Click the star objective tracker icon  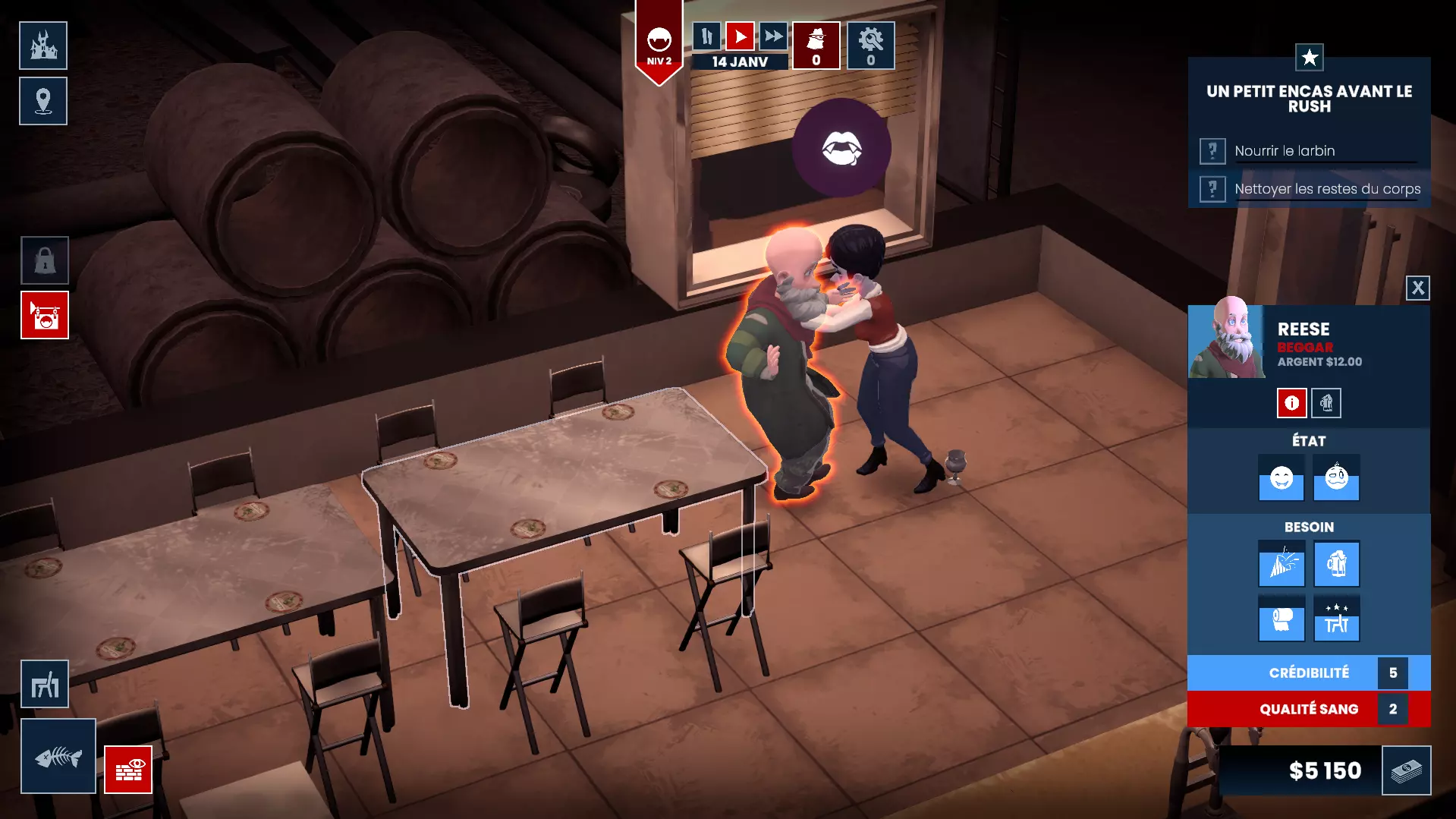pyautogui.click(x=1310, y=57)
